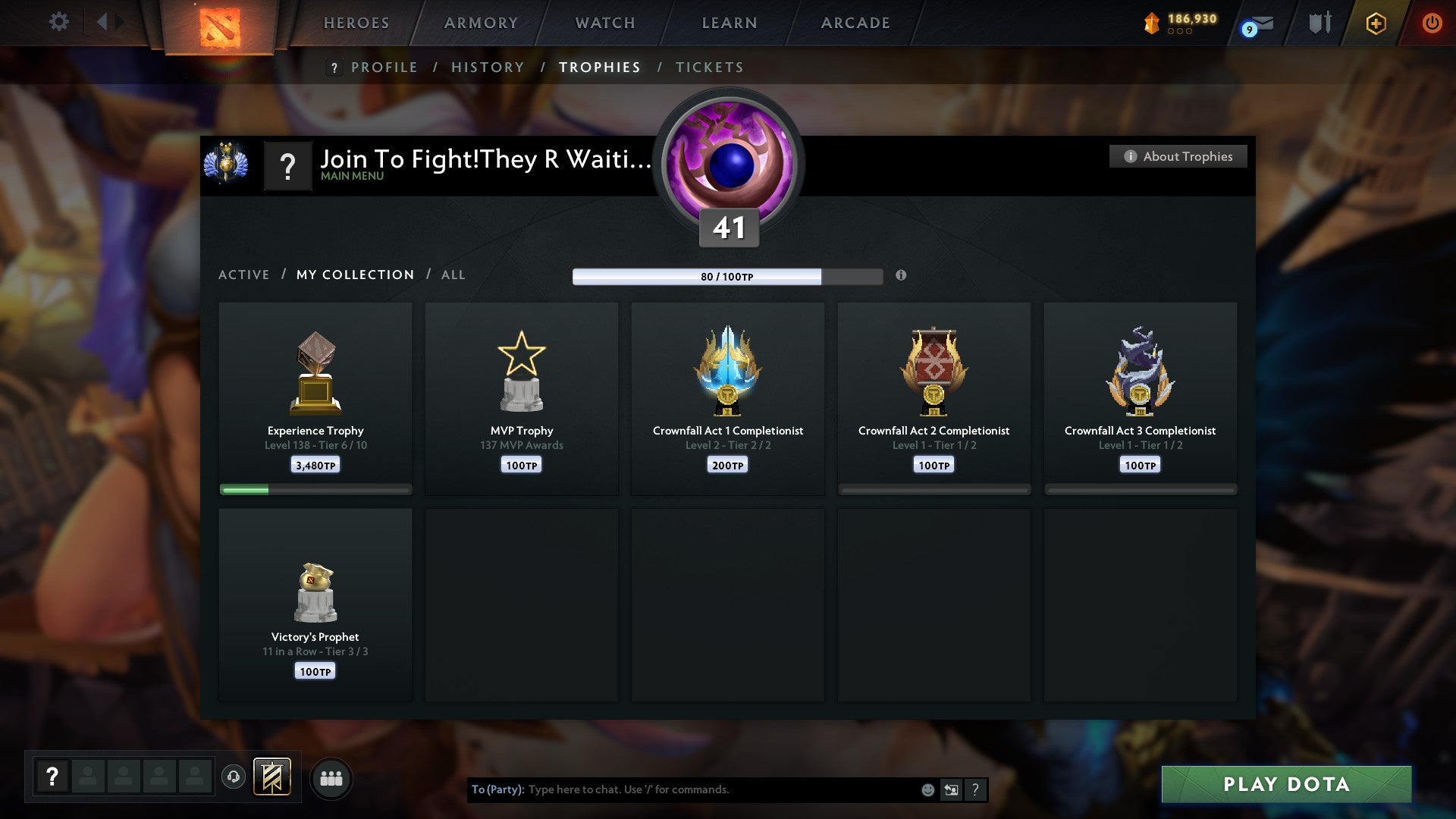
Task: Open the armory shield and sword icon
Action: tap(1319, 23)
